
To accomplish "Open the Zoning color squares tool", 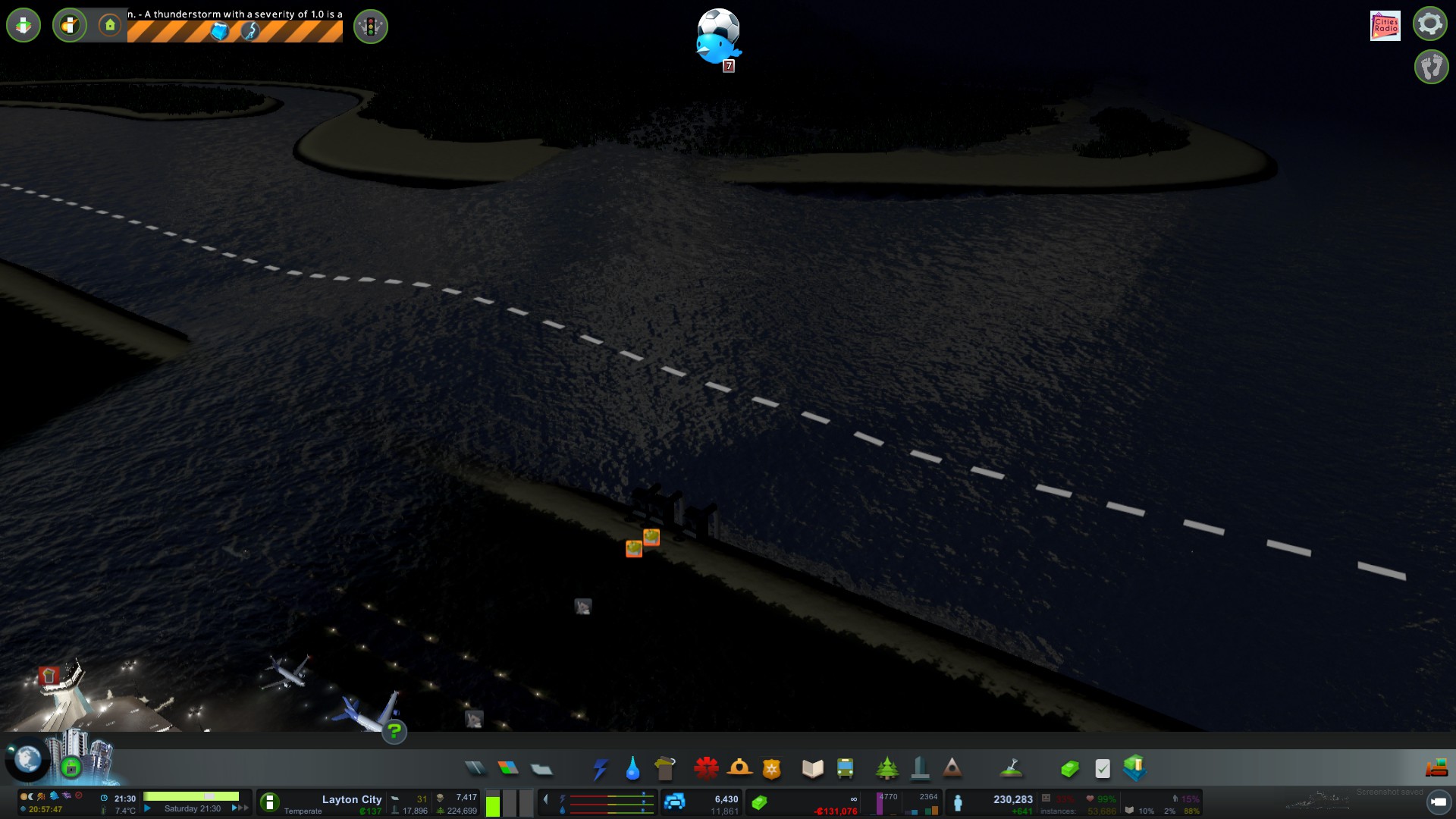I will (508, 768).
